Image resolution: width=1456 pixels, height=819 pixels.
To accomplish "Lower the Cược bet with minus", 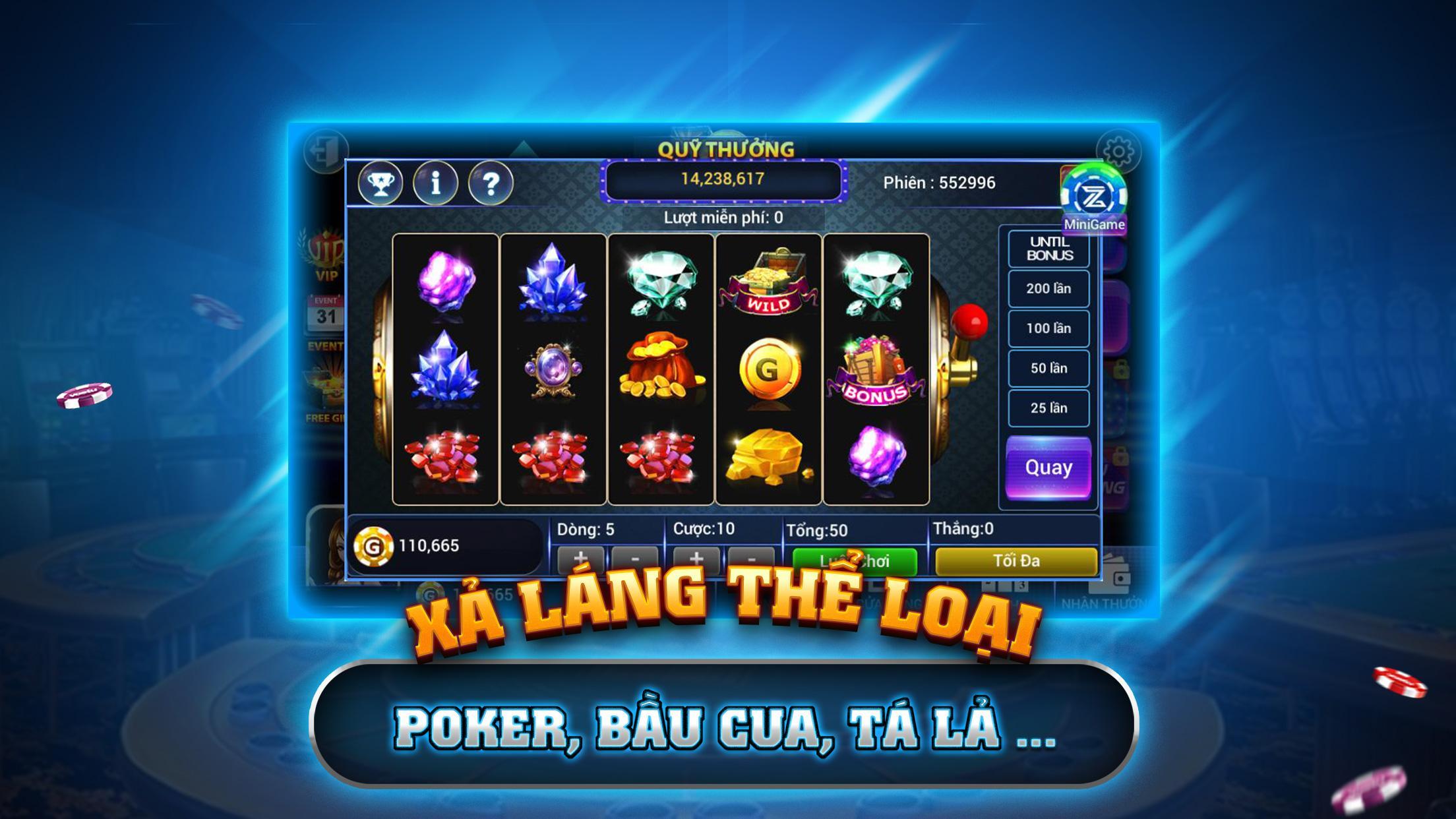I will click(x=750, y=559).
